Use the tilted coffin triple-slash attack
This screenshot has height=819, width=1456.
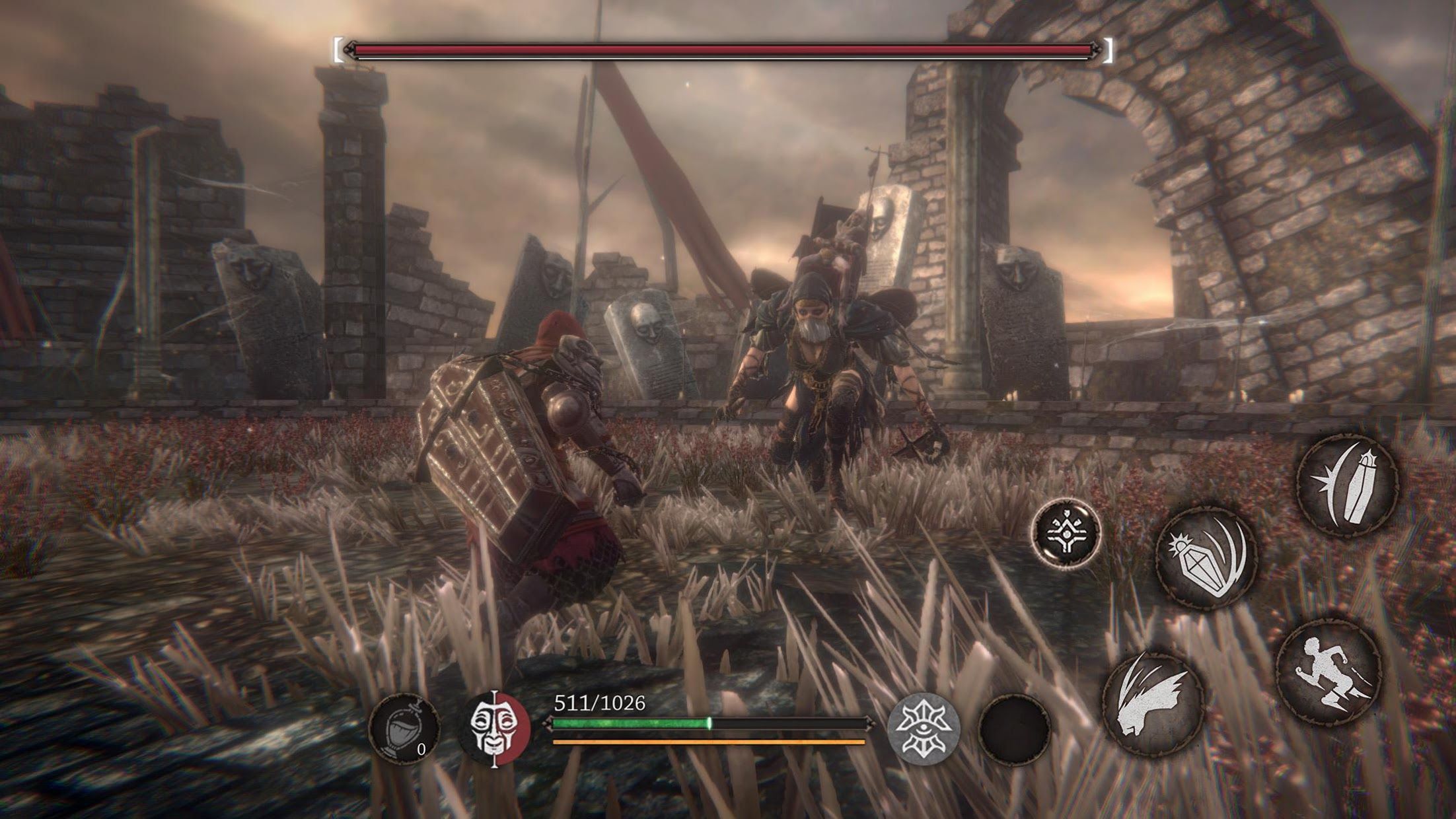(x=1206, y=556)
